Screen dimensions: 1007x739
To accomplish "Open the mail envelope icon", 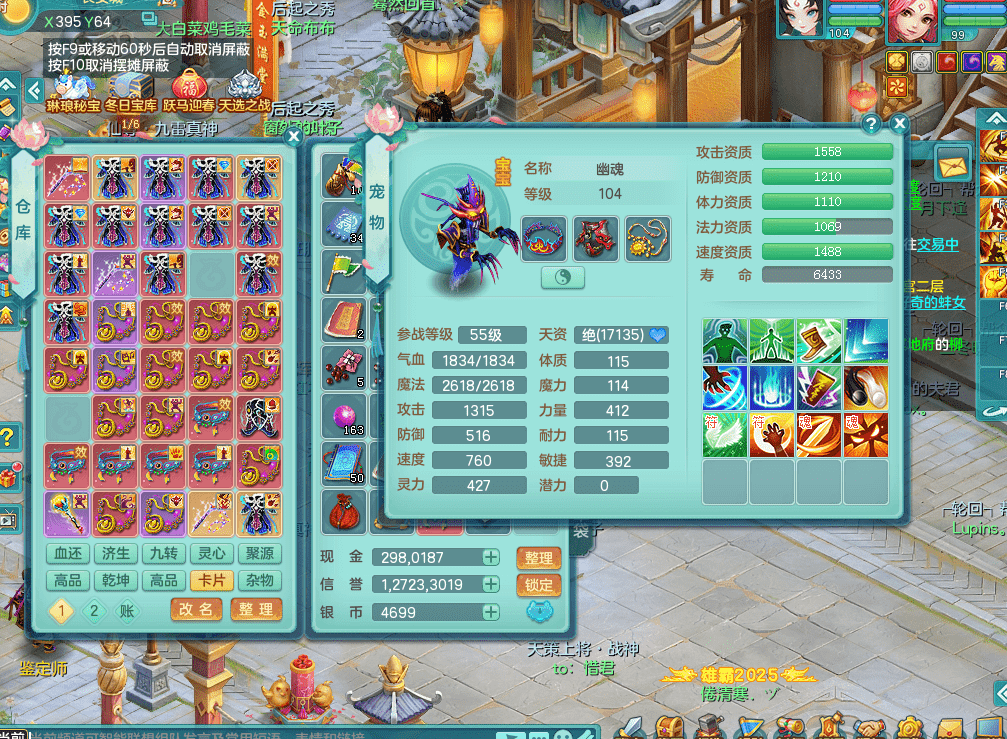I will tap(953, 162).
